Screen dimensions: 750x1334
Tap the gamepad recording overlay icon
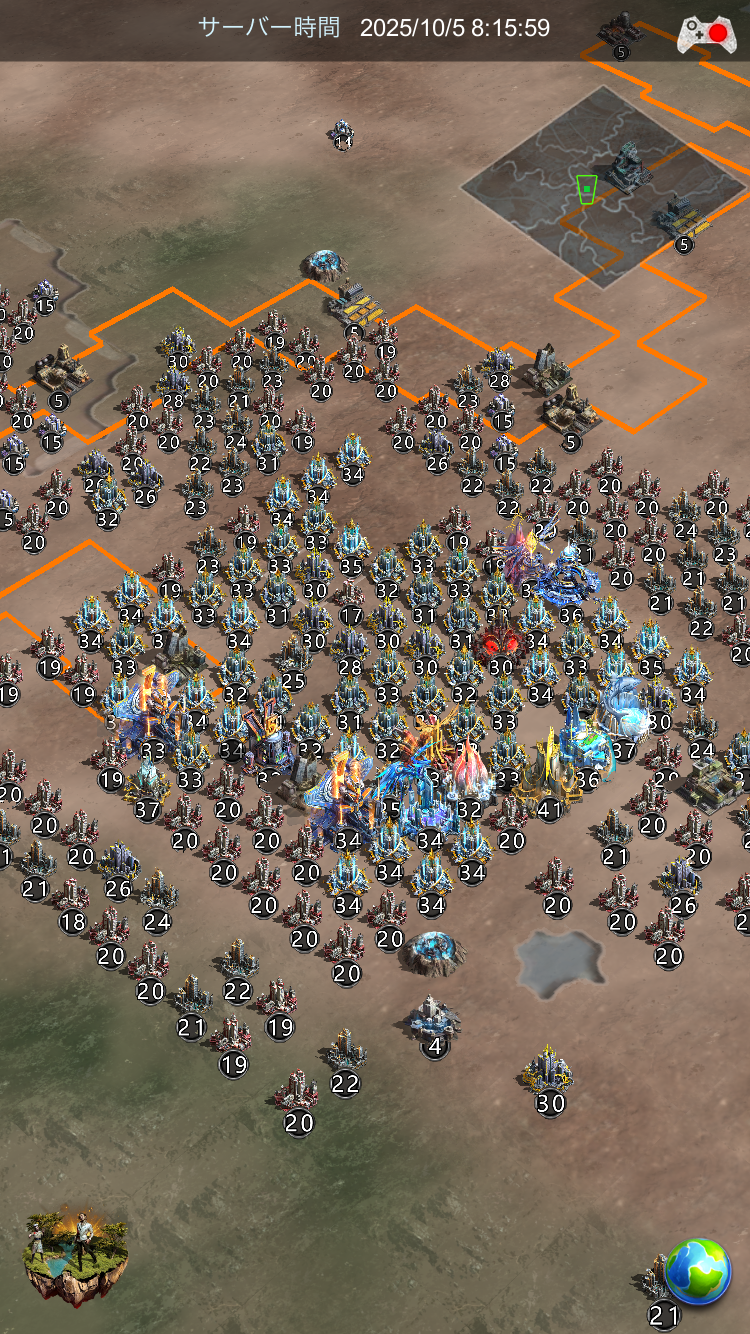click(703, 34)
